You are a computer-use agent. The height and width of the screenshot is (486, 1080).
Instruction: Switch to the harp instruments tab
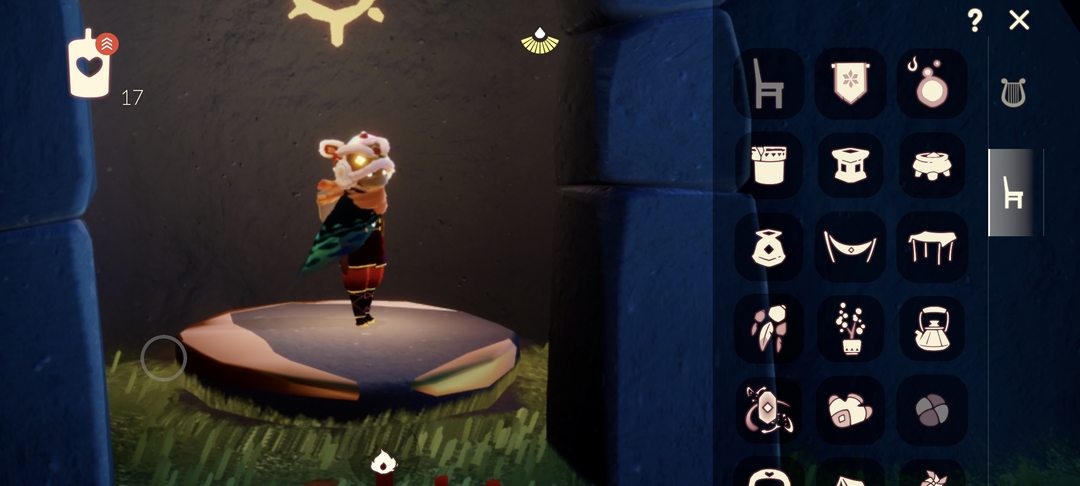click(1013, 93)
